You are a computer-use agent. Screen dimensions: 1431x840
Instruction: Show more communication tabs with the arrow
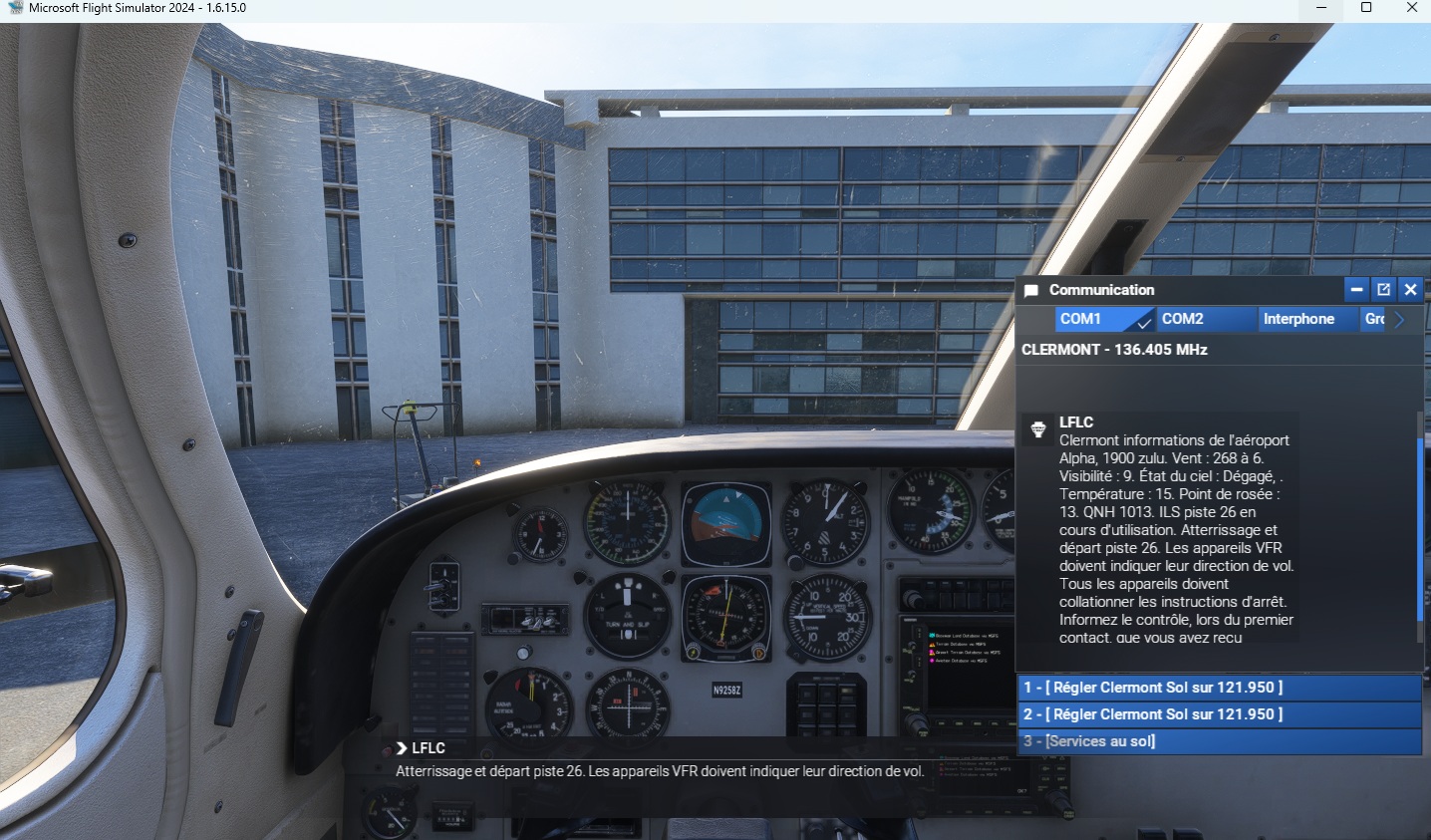click(1400, 319)
